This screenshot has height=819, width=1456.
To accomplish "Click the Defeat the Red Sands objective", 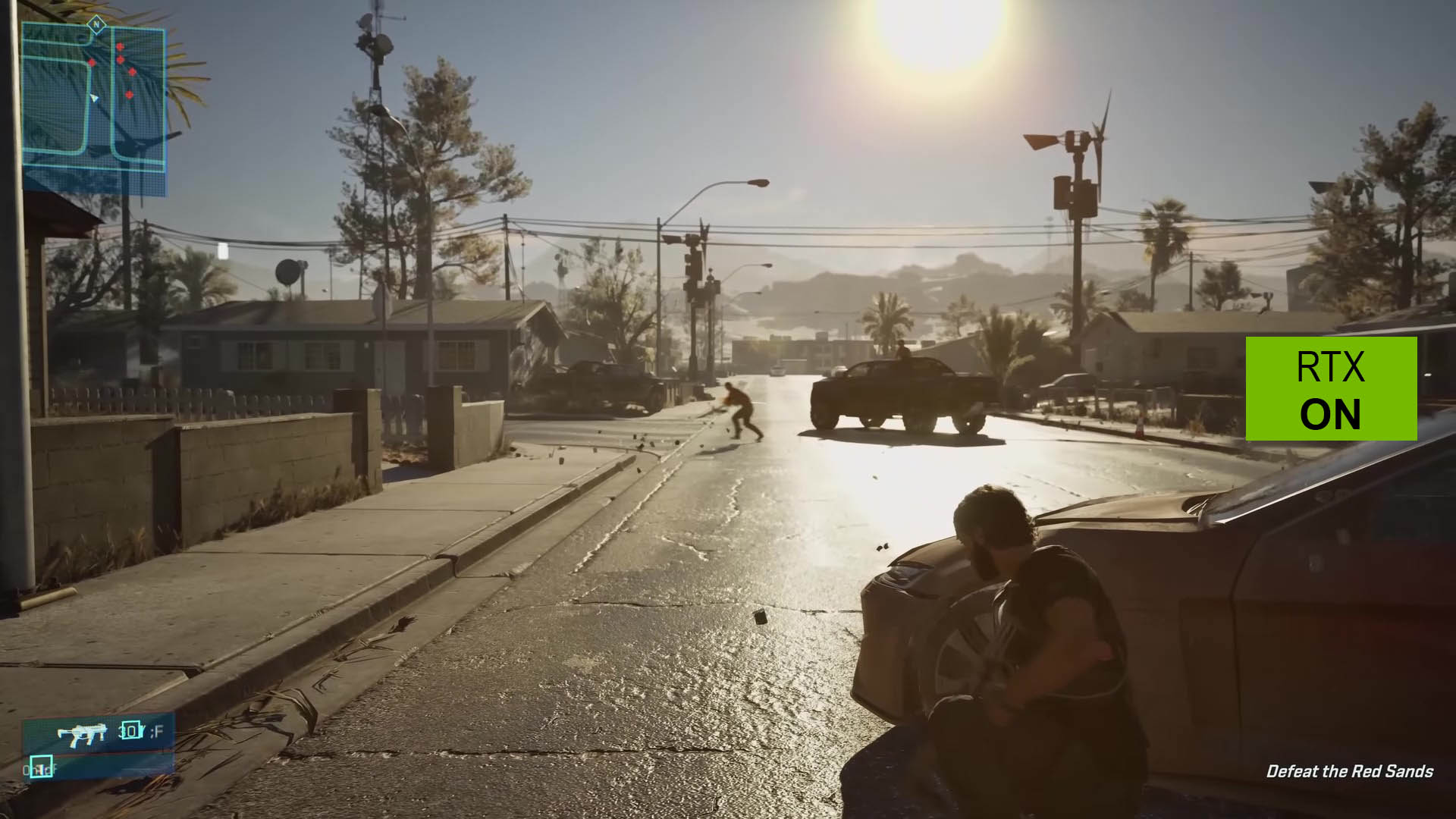I will [x=1349, y=771].
